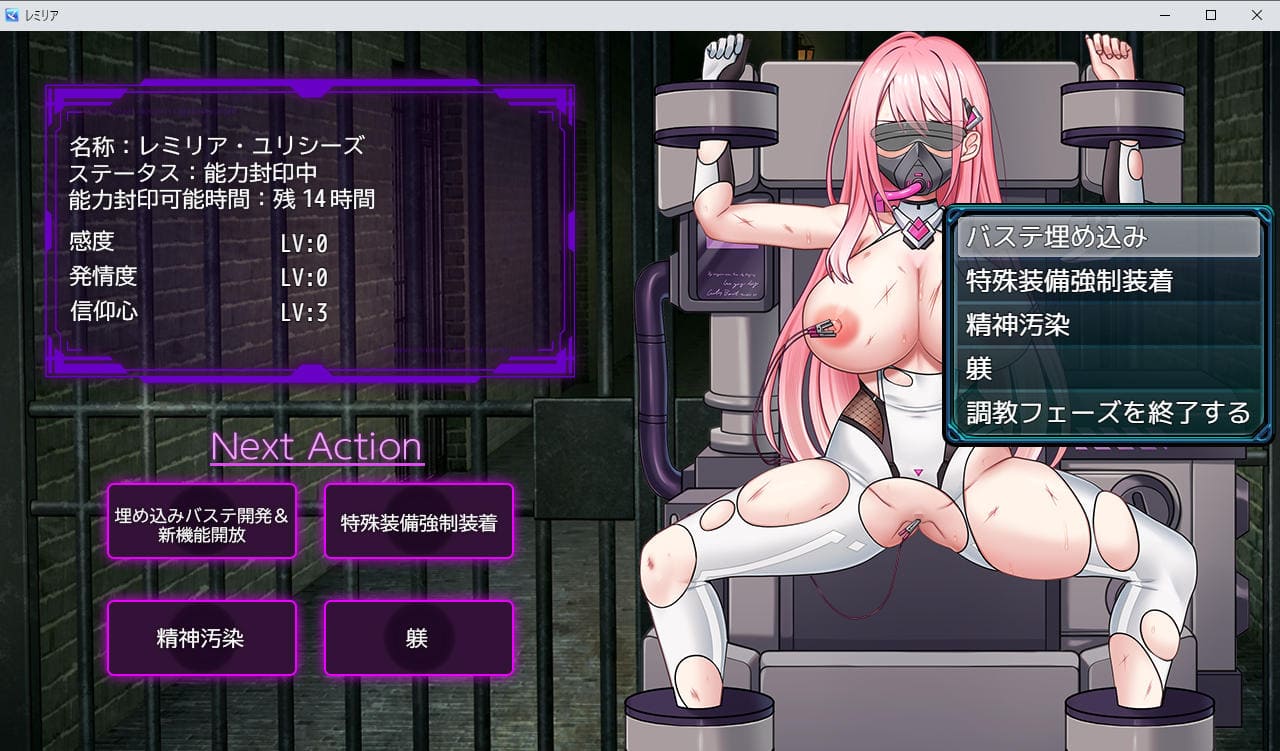
Task: Choose 調教フェーズを終了する to end the phase
Action: [1107, 412]
